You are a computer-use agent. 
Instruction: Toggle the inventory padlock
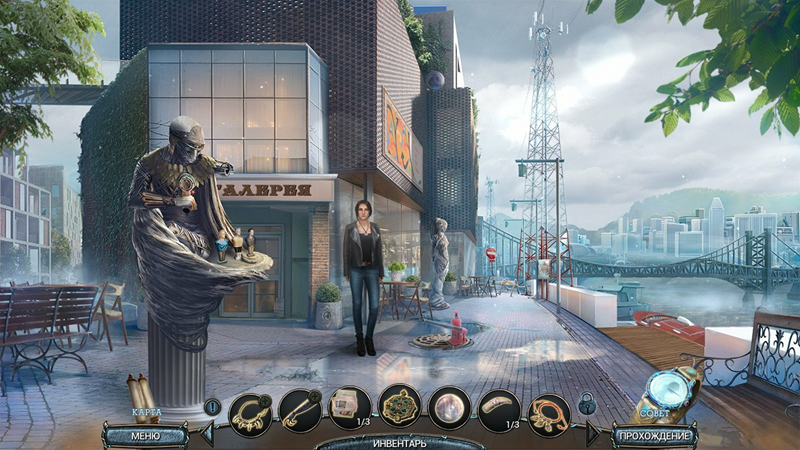588,405
